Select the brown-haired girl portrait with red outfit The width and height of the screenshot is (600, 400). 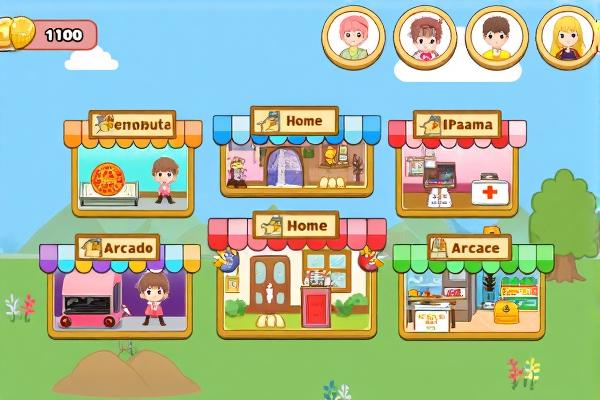[425, 37]
